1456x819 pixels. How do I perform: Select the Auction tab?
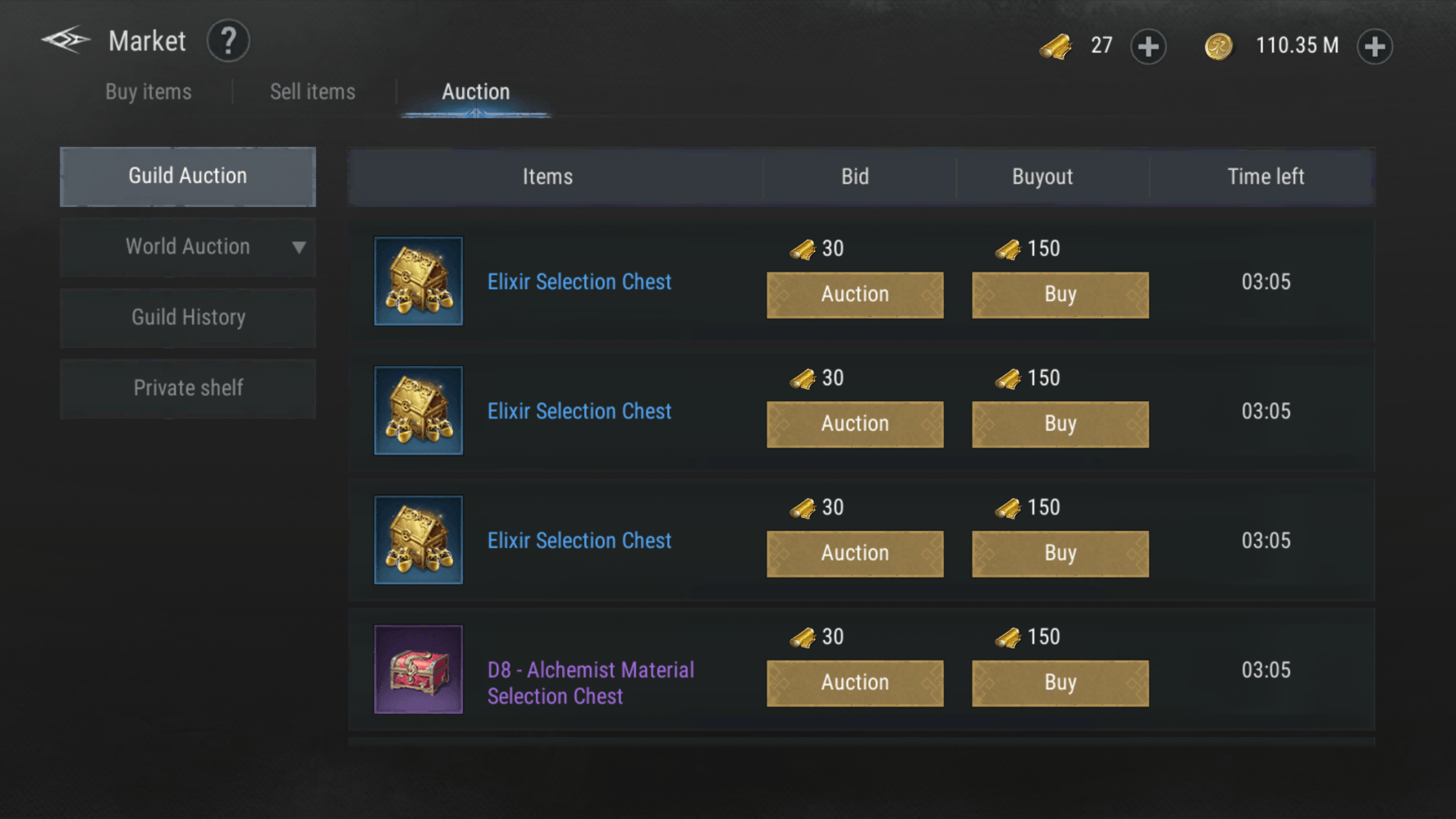click(x=476, y=92)
